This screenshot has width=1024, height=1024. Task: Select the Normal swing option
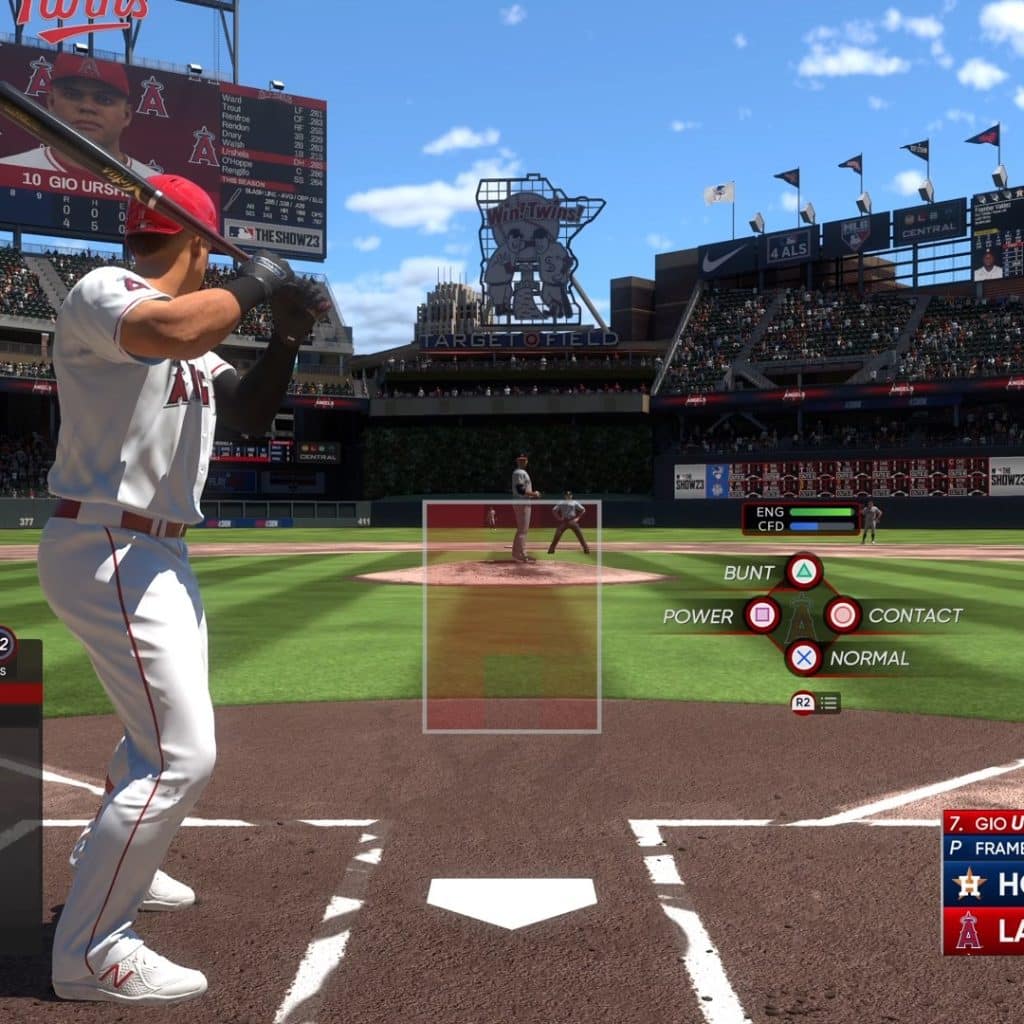[803, 657]
